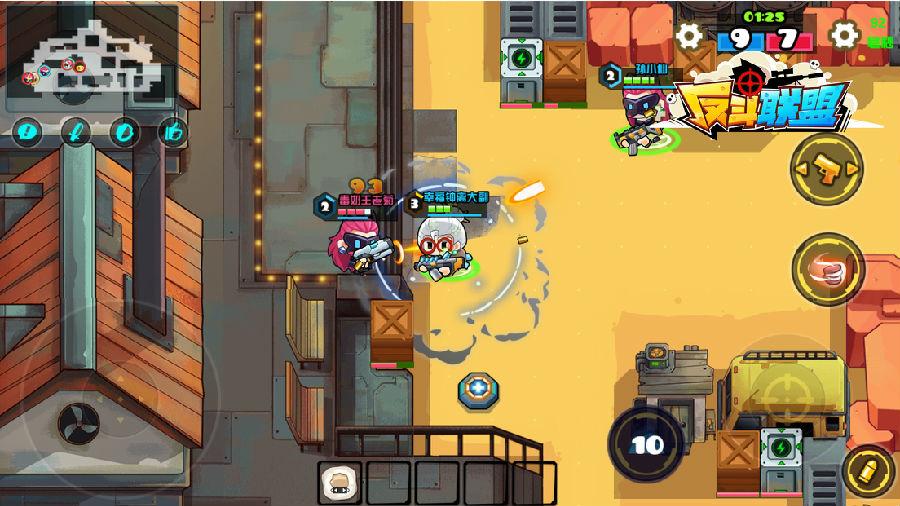This screenshot has height=506, width=900.
Task: Select the sword quick-chat icon
Action: point(76,131)
